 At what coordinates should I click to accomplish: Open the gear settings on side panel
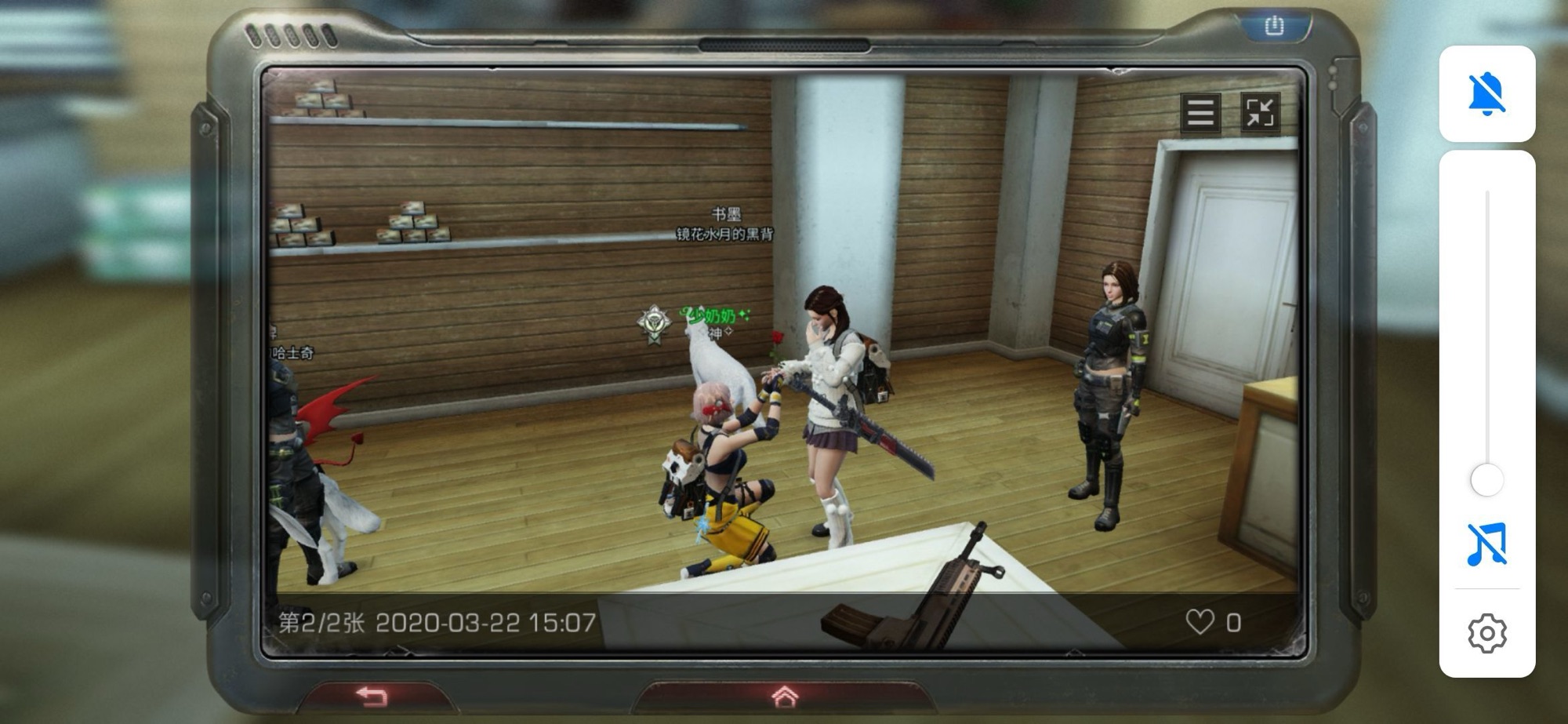[x=1486, y=633]
